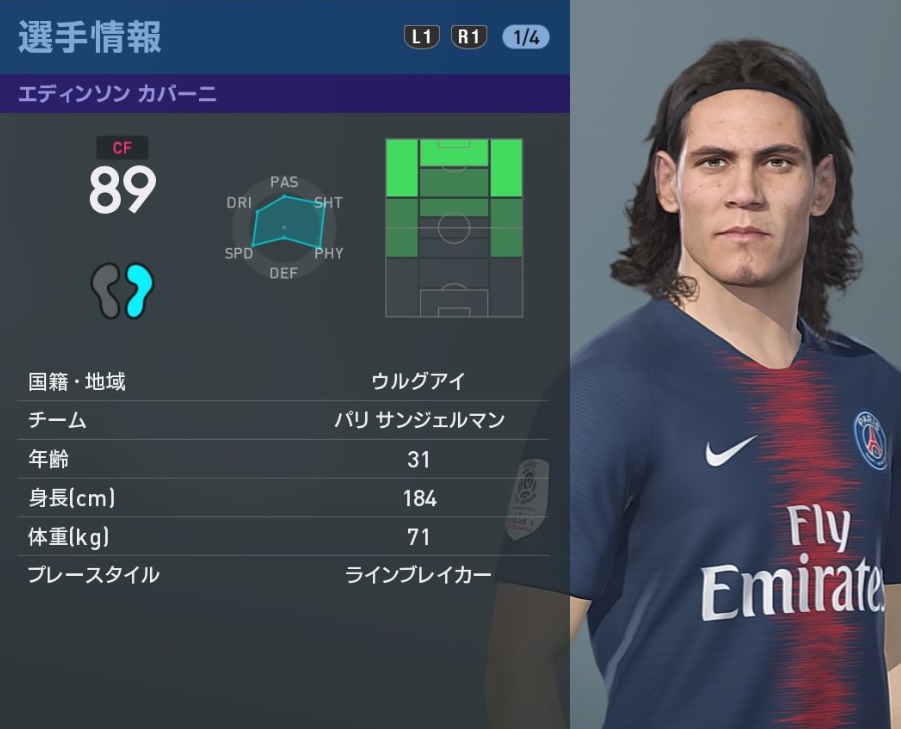
Task: Click the hexagonal ability radar chart
Action: [x=284, y=227]
